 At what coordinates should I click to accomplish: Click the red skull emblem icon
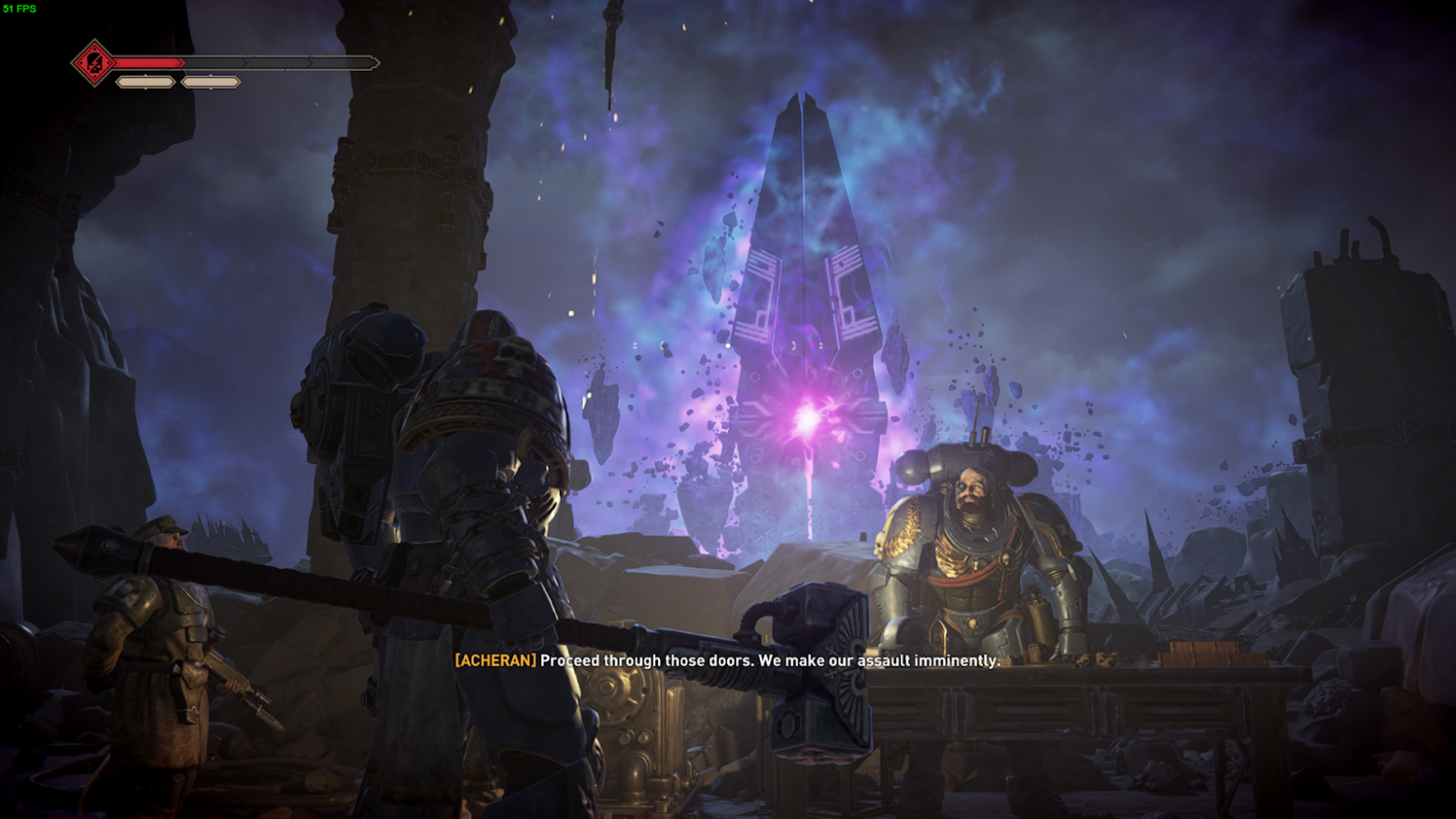tap(94, 64)
